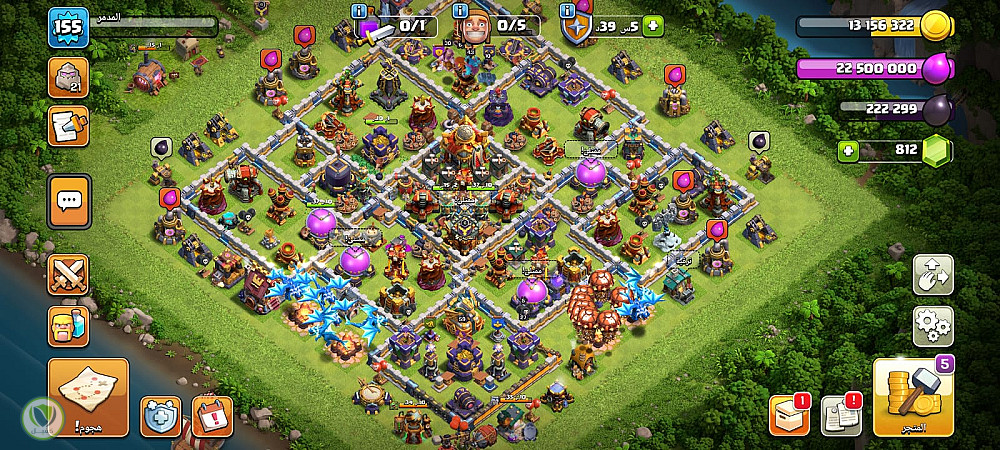Open the settings gears button
The width and height of the screenshot is (1000, 450).
932,326
